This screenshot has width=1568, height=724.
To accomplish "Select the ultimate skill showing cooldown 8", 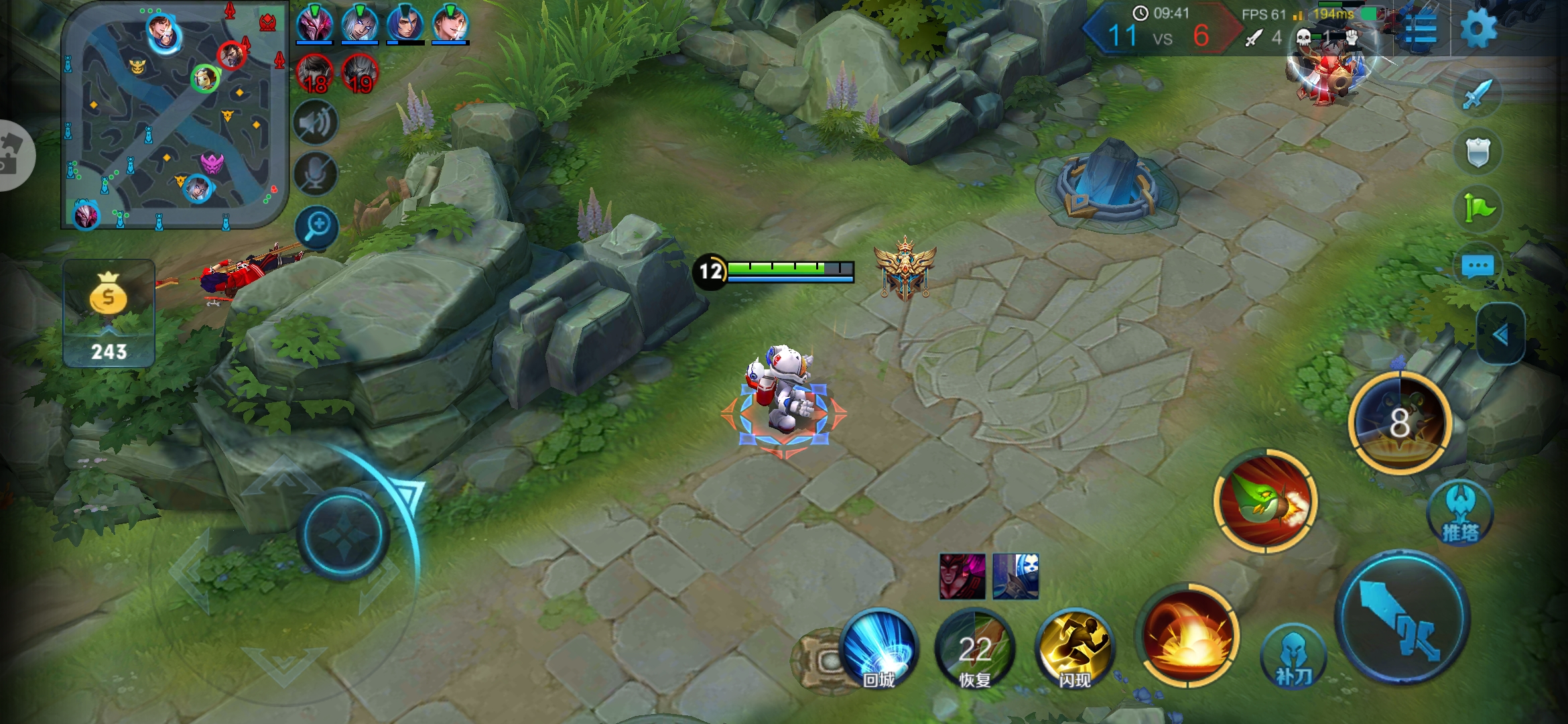I will 1399,423.
